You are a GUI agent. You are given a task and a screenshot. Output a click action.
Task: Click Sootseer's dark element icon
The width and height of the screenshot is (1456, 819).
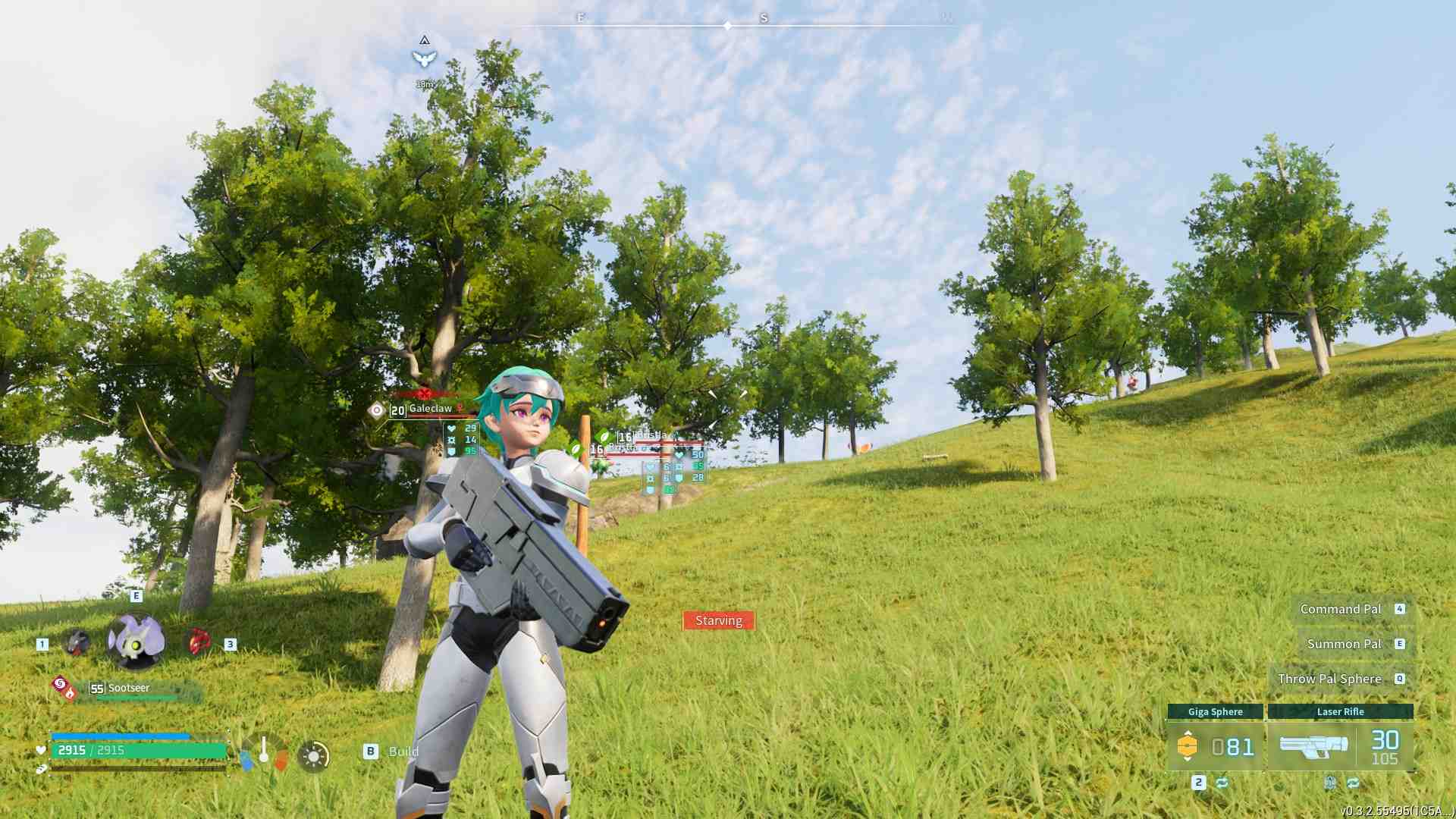click(60, 685)
